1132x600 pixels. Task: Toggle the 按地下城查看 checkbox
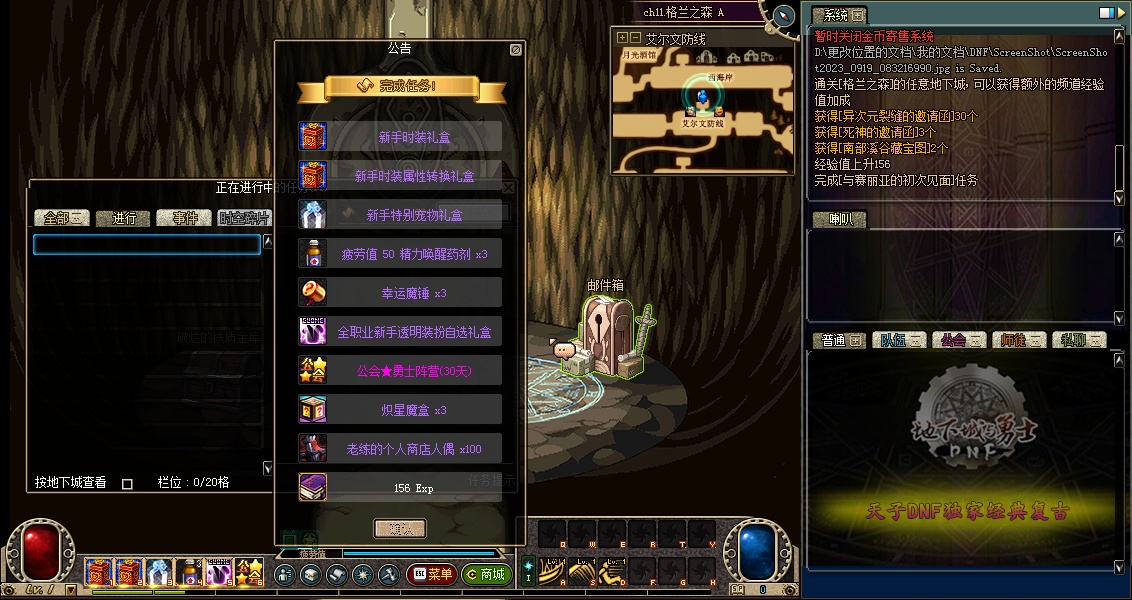pos(127,484)
